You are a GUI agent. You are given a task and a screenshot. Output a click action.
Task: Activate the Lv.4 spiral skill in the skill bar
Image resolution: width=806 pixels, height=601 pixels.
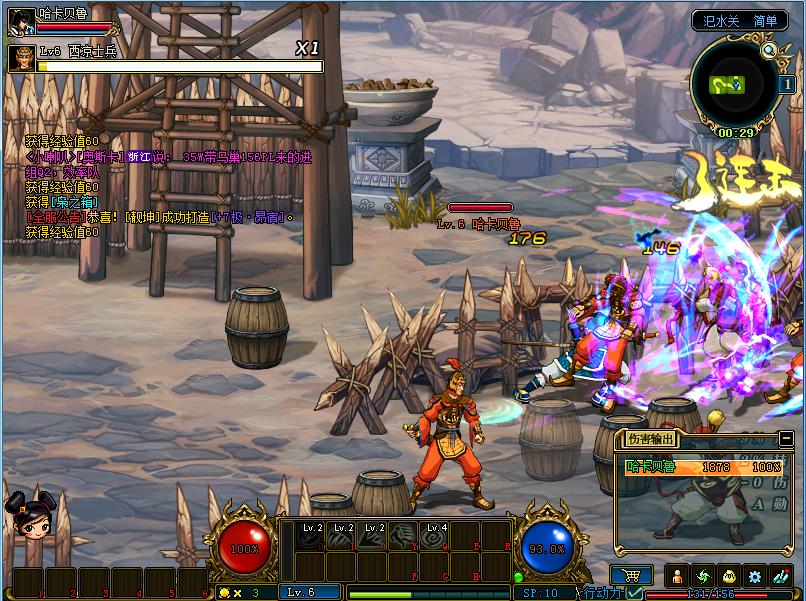pos(435,537)
